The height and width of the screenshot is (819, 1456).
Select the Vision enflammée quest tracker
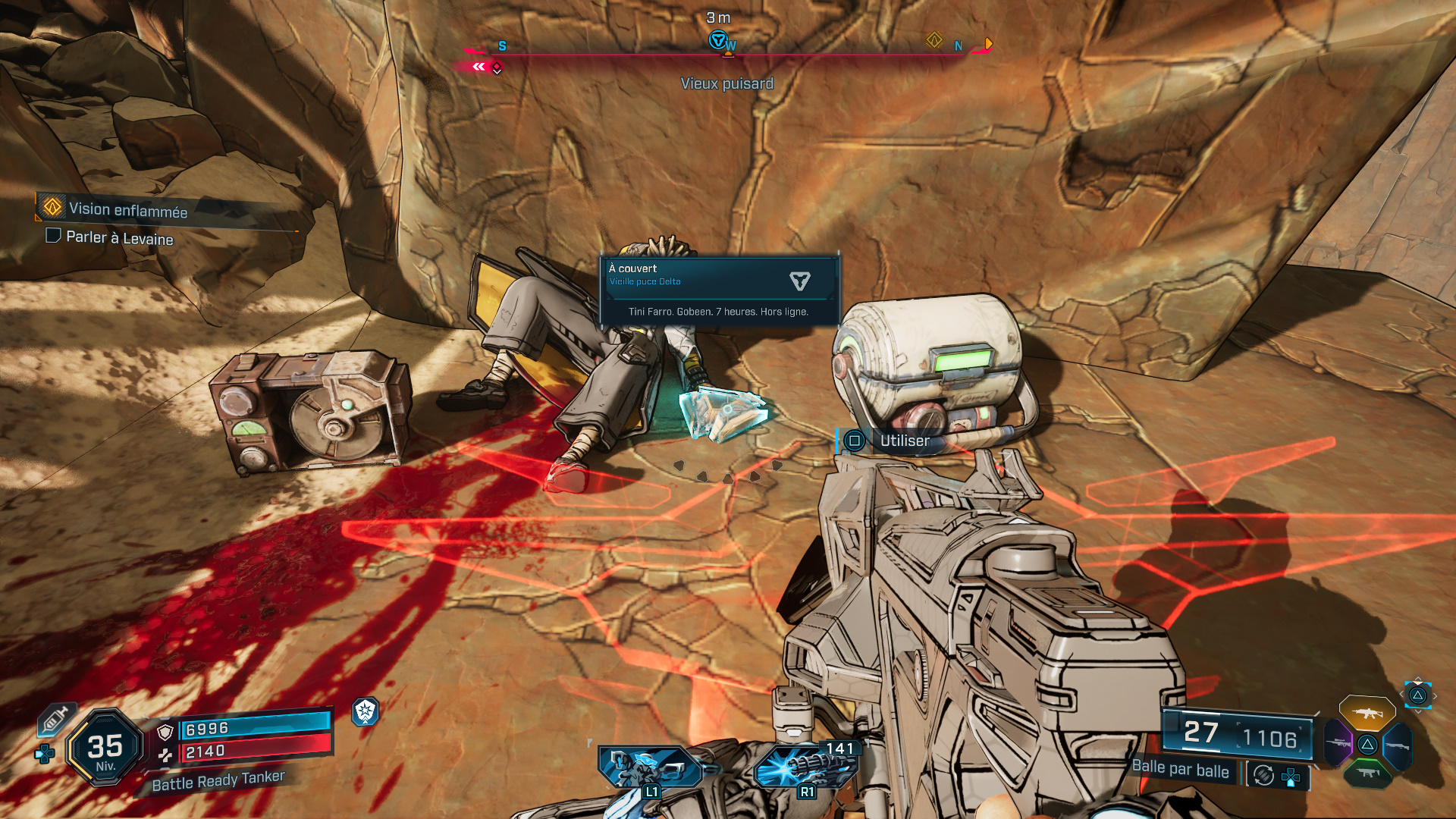point(127,209)
